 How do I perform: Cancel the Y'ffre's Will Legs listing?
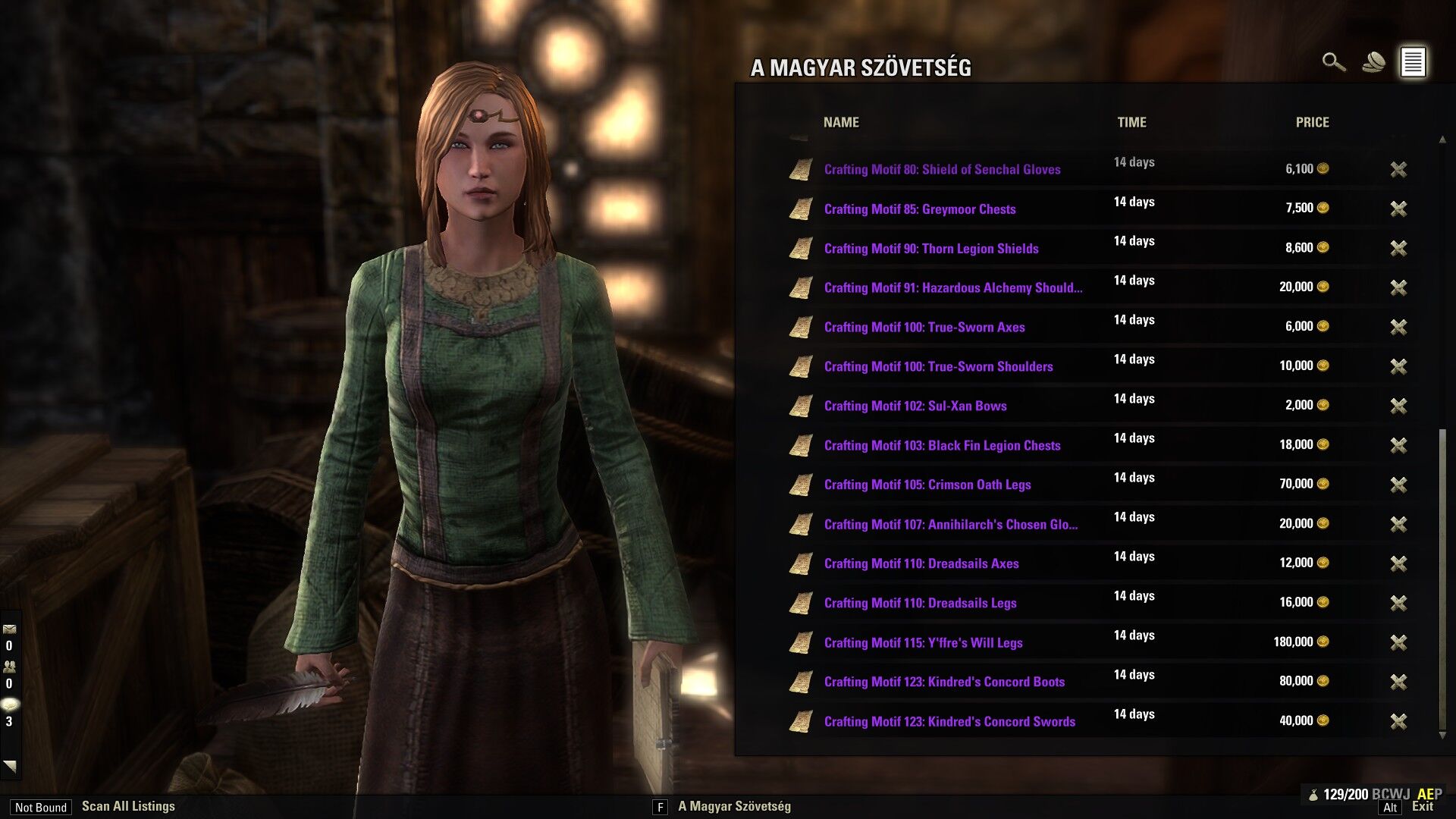pos(1398,642)
